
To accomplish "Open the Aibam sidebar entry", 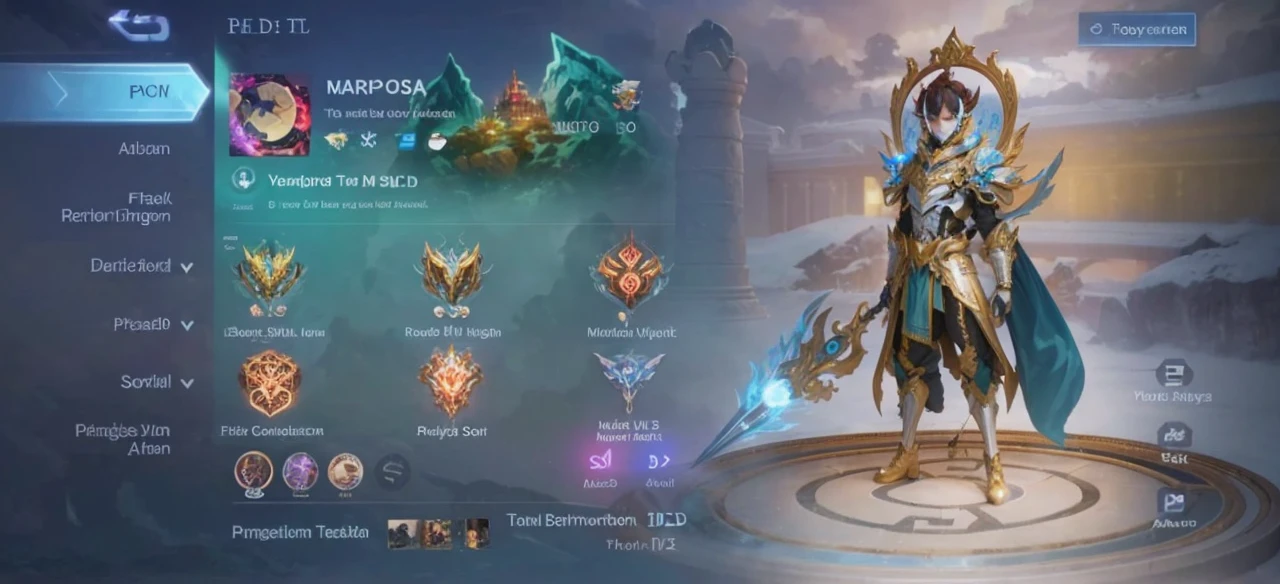I will click(144, 149).
